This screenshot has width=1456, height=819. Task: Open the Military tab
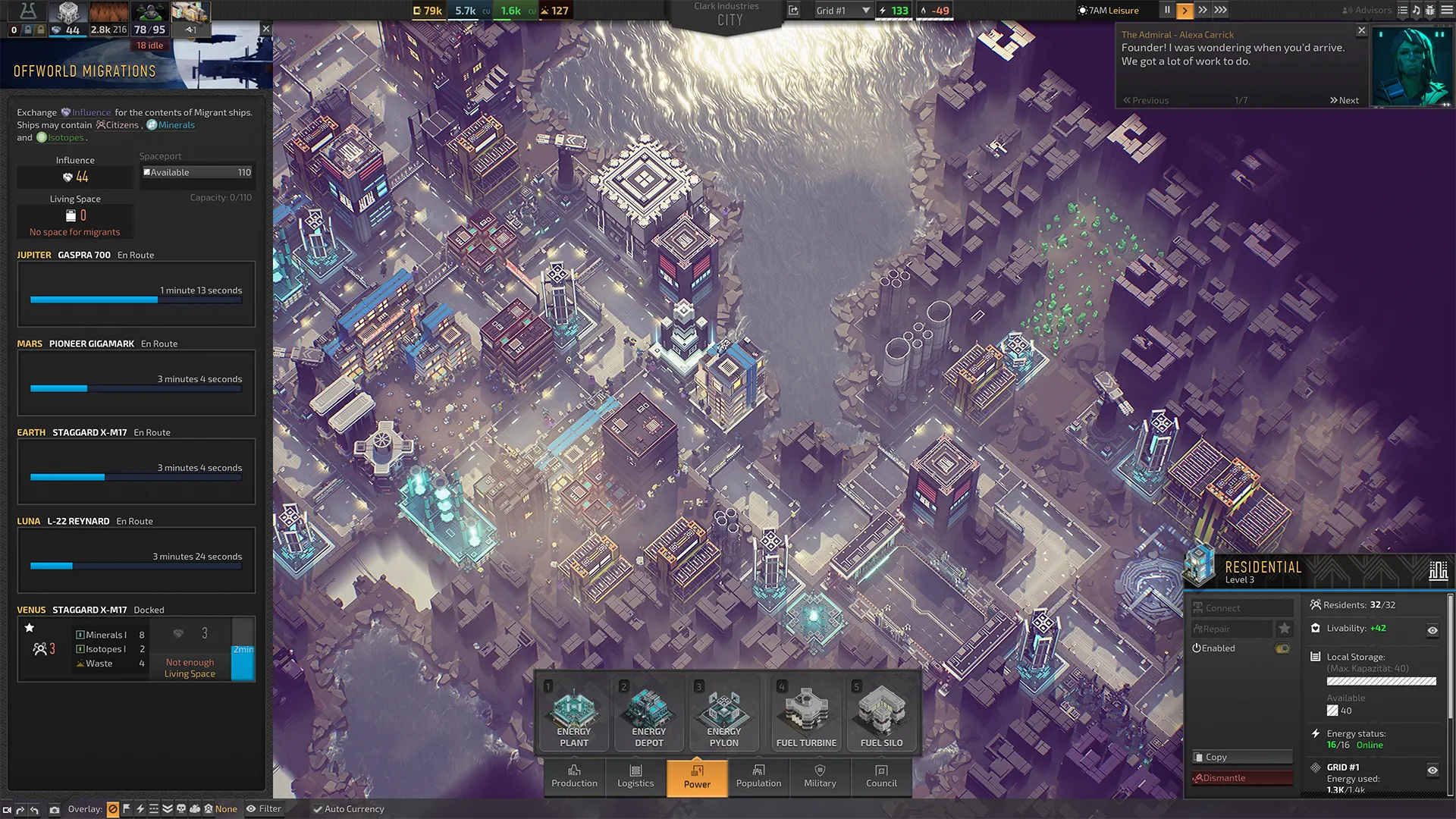tap(820, 777)
